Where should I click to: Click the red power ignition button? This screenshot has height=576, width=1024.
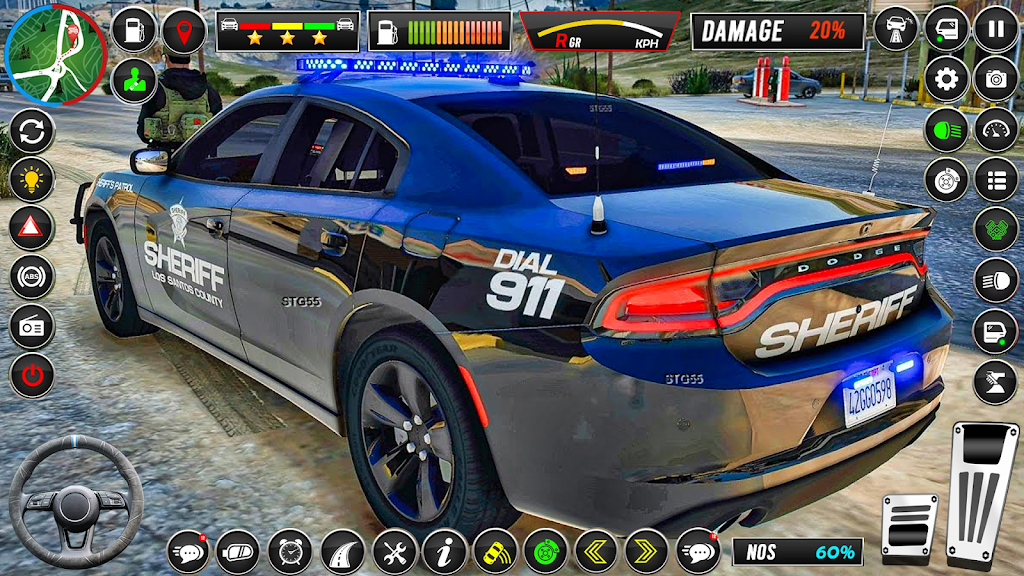pyautogui.click(x=32, y=376)
